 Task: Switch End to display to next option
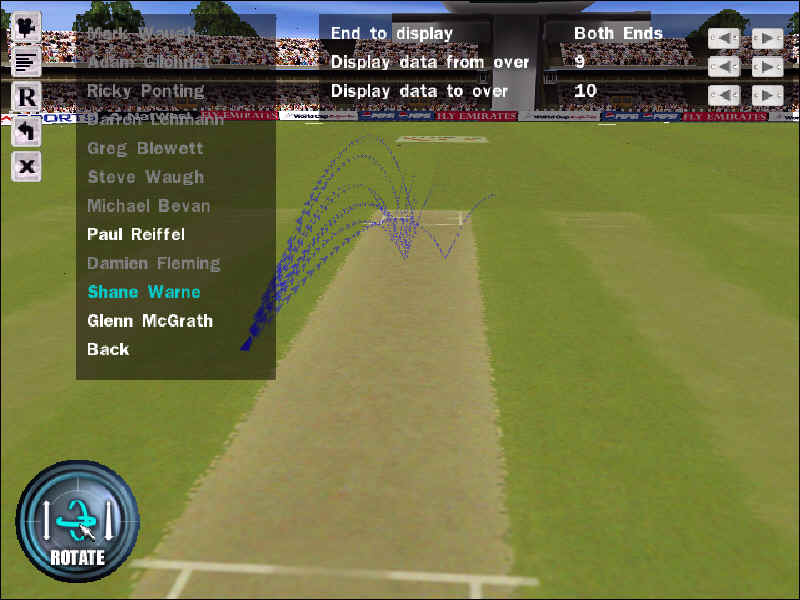click(x=767, y=38)
